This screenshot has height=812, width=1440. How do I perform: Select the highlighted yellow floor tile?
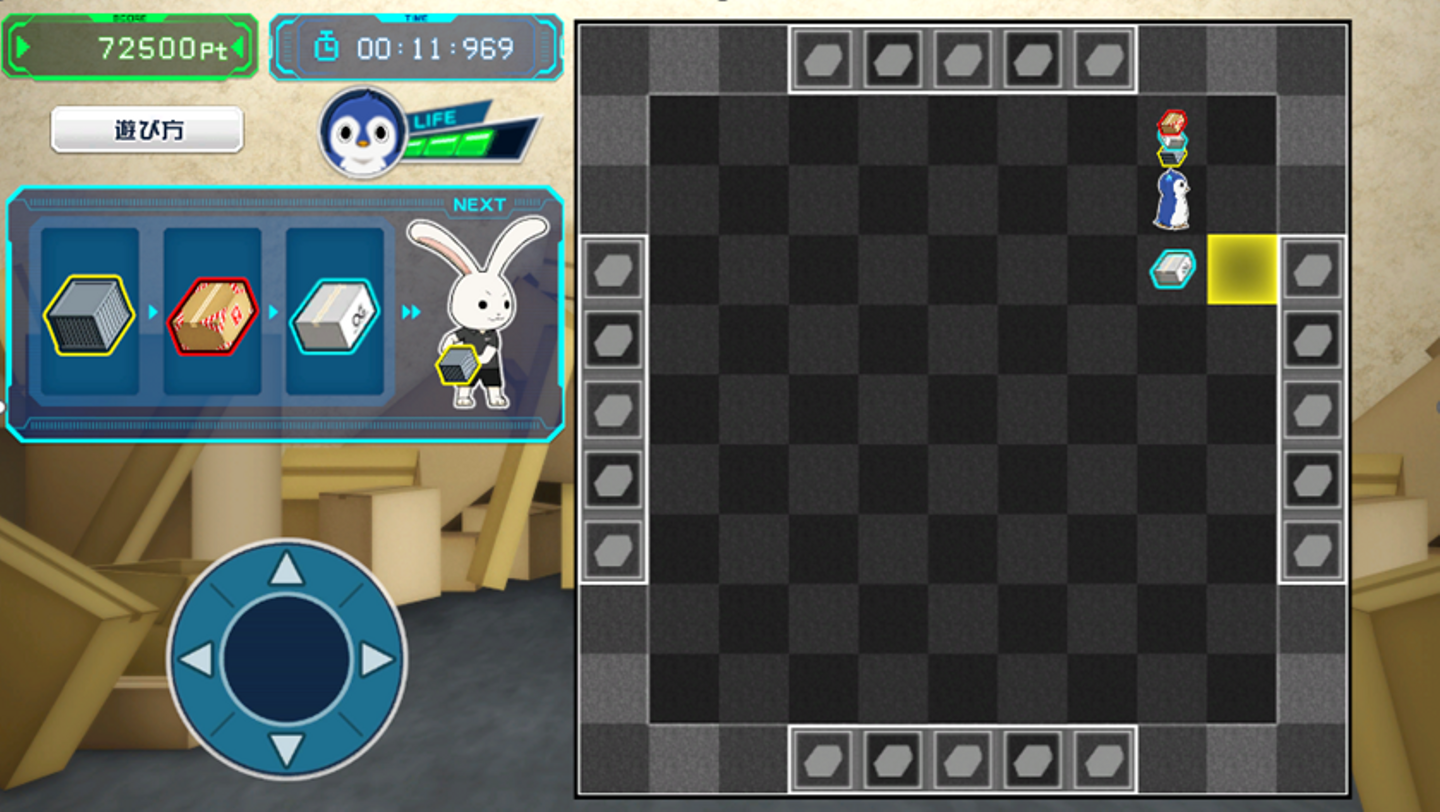point(1242,269)
